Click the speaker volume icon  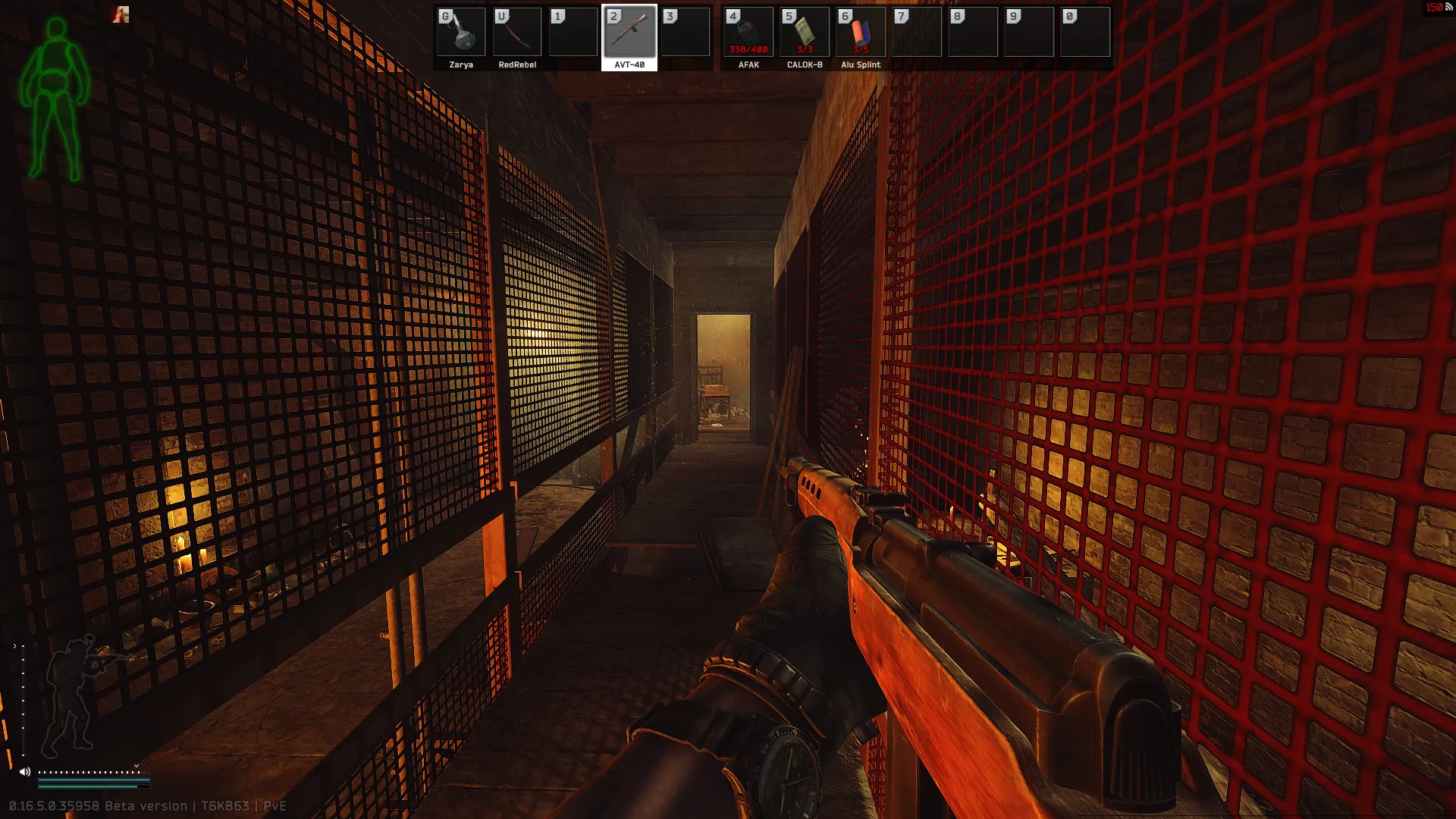25,772
